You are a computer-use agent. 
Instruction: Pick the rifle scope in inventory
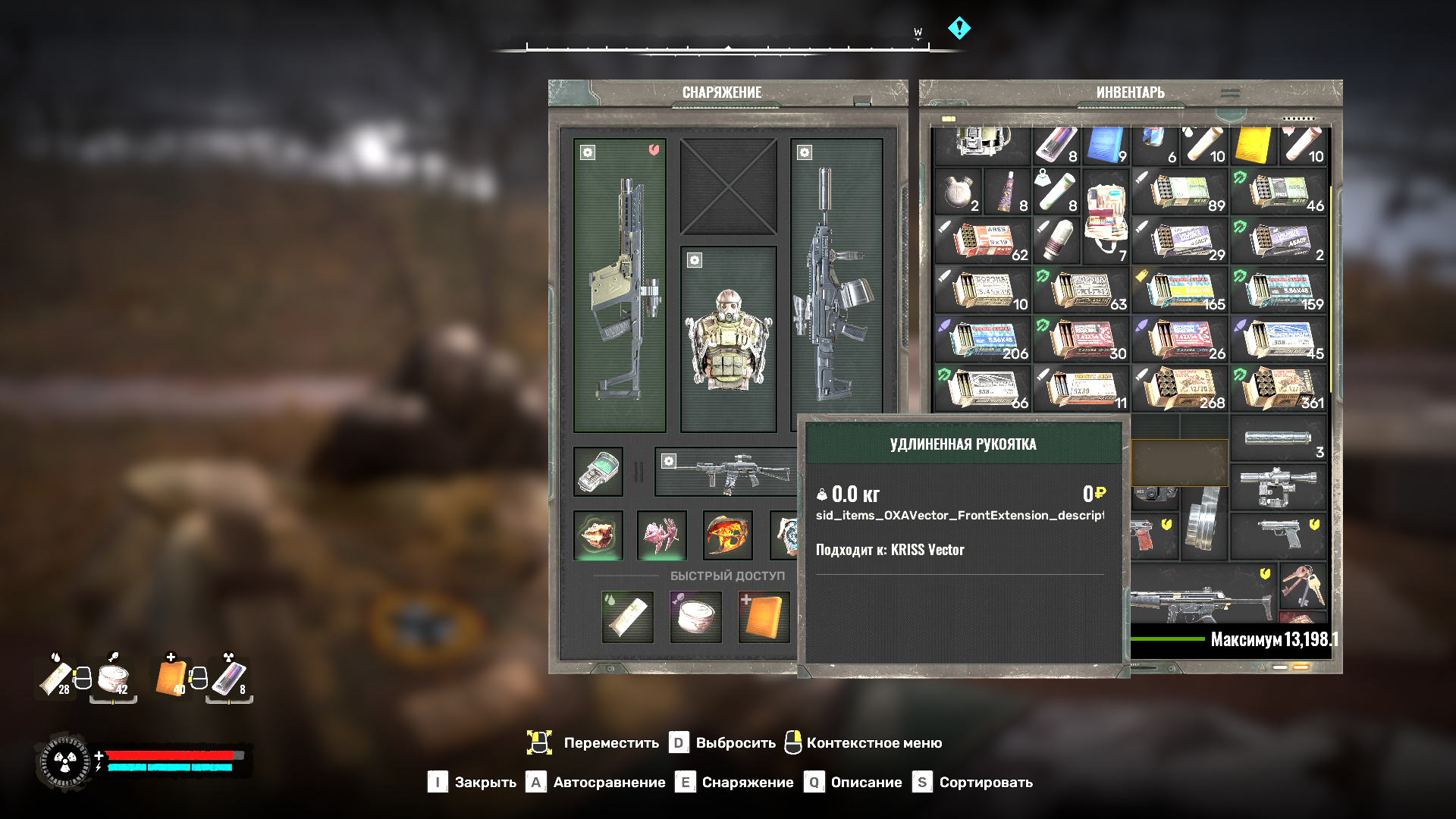pyautogui.click(x=1278, y=487)
